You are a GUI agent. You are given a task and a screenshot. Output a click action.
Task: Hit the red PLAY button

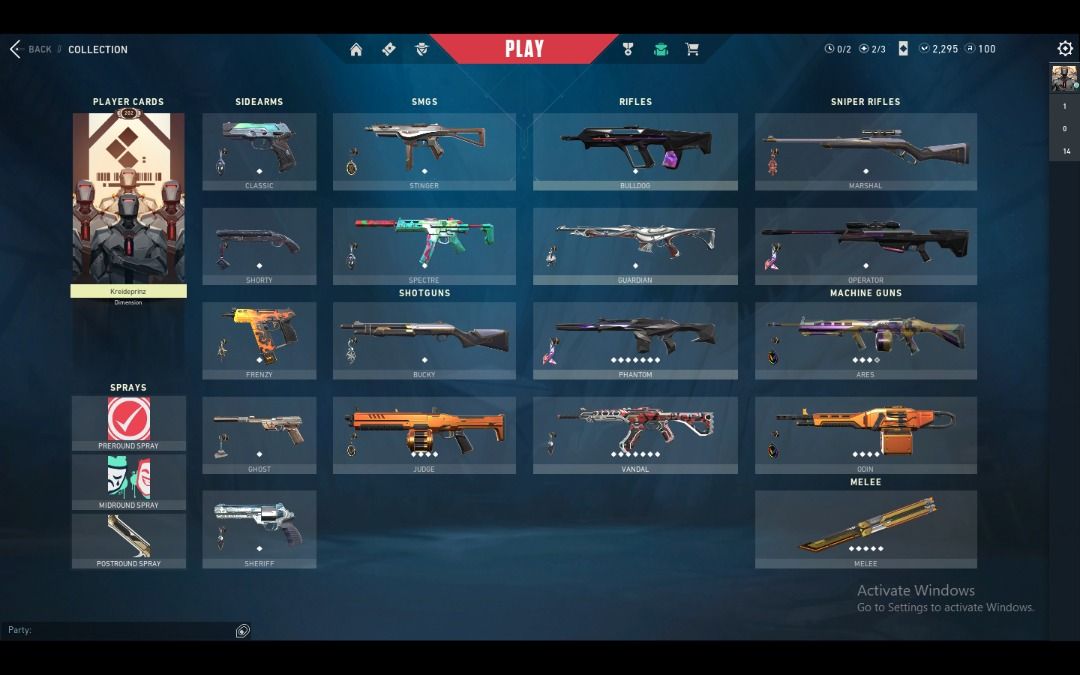tap(524, 49)
